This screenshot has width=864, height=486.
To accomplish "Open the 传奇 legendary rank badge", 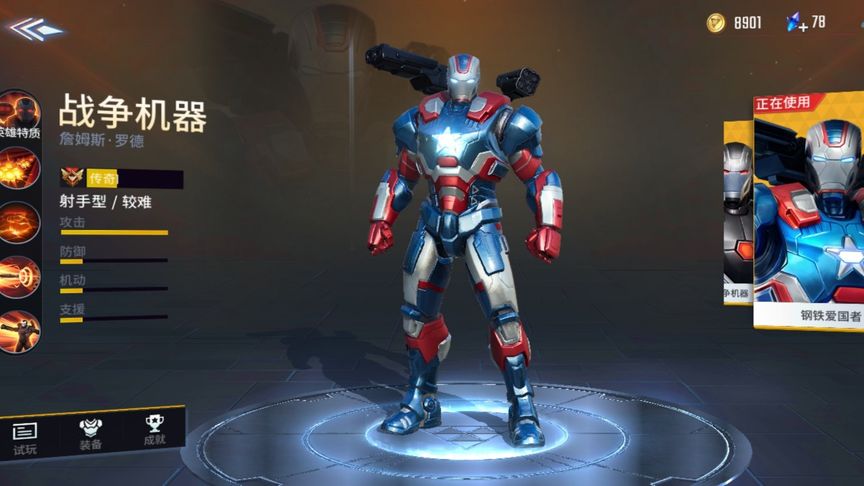I will click(72, 178).
